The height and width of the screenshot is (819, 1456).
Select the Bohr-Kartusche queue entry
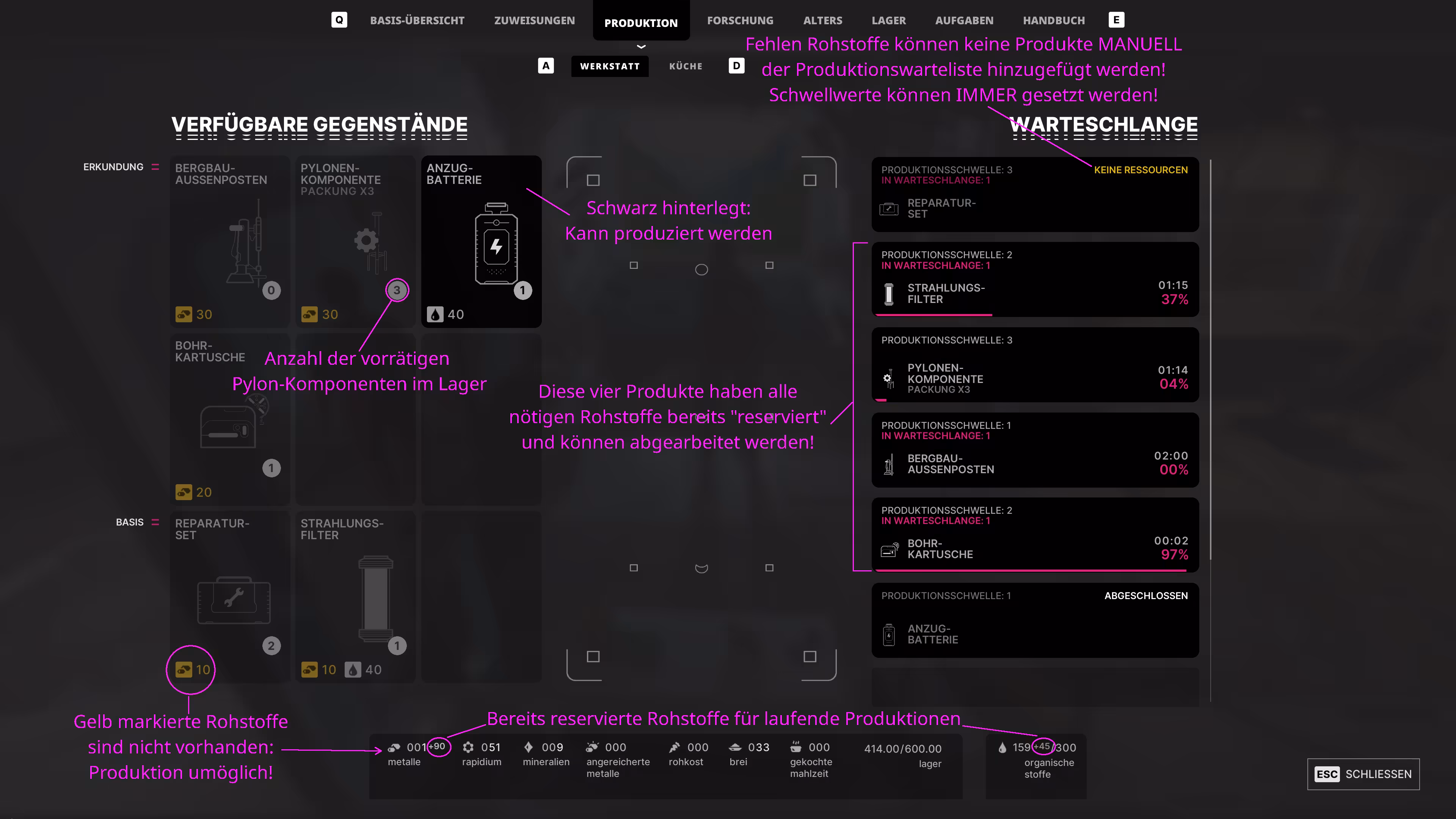click(x=1034, y=535)
